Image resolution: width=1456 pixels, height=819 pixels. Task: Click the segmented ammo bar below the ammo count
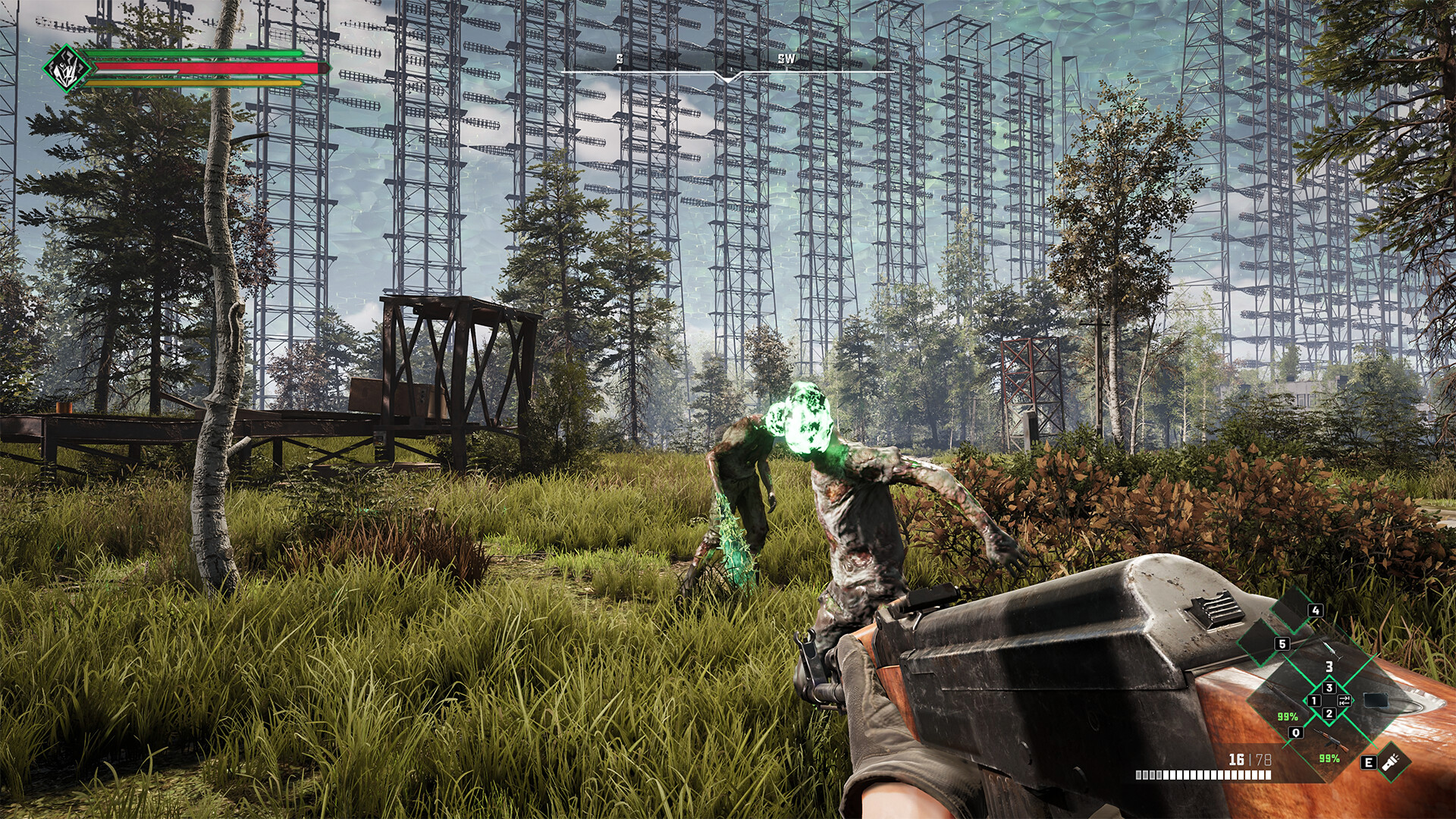[x=1203, y=774]
